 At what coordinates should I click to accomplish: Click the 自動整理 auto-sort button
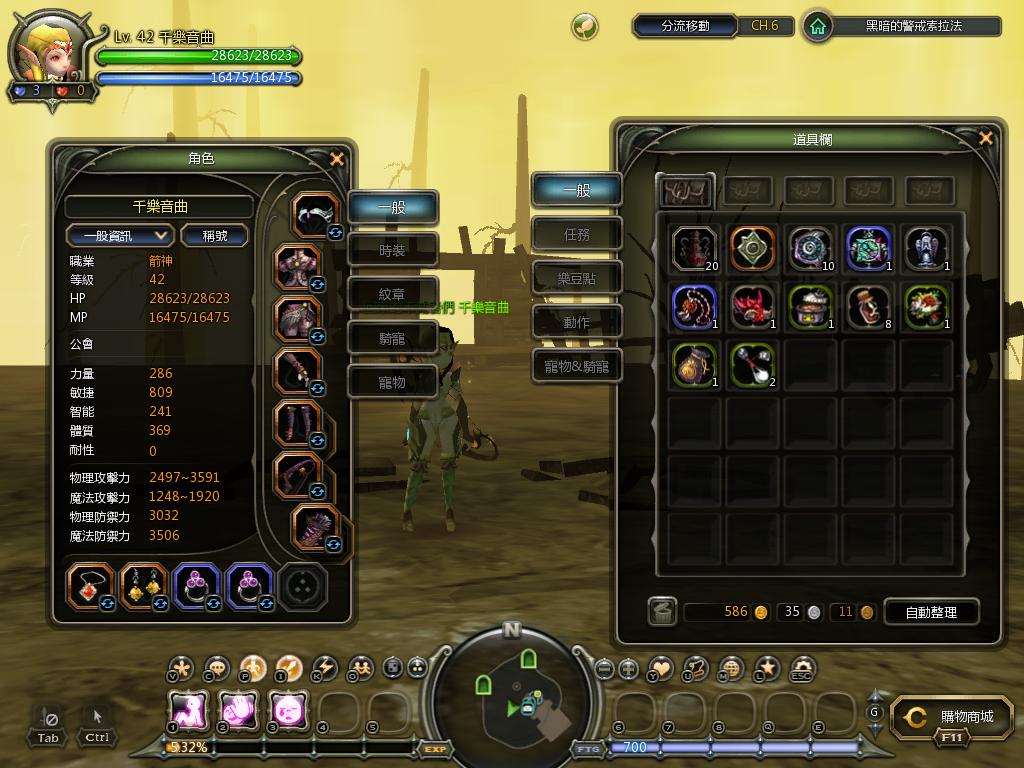tap(930, 612)
